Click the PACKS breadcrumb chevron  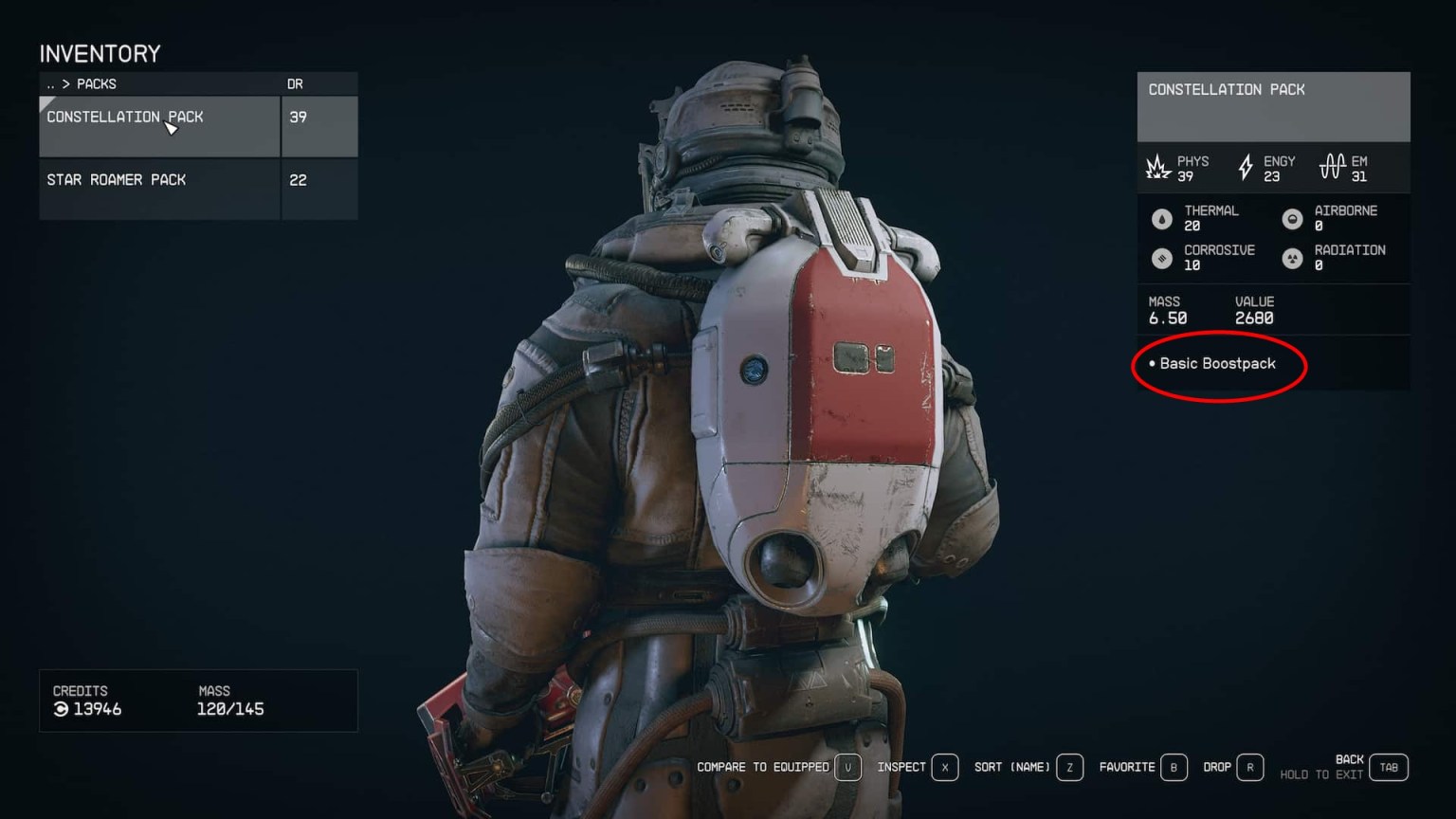(x=64, y=84)
